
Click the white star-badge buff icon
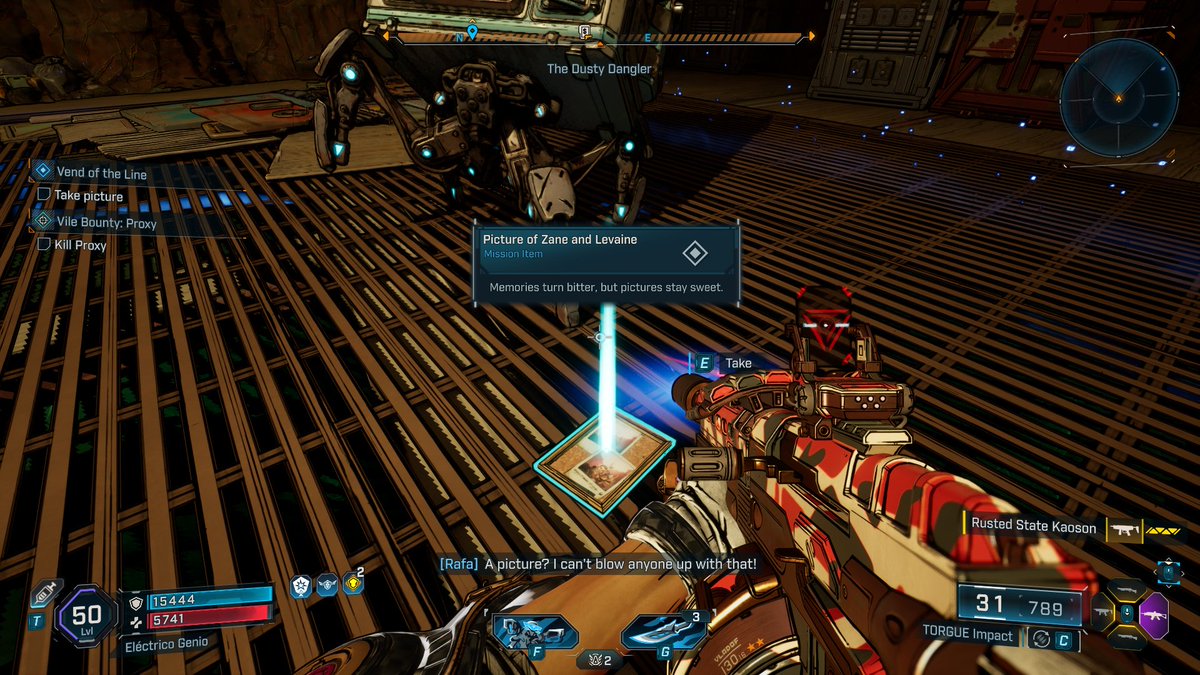(300, 586)
